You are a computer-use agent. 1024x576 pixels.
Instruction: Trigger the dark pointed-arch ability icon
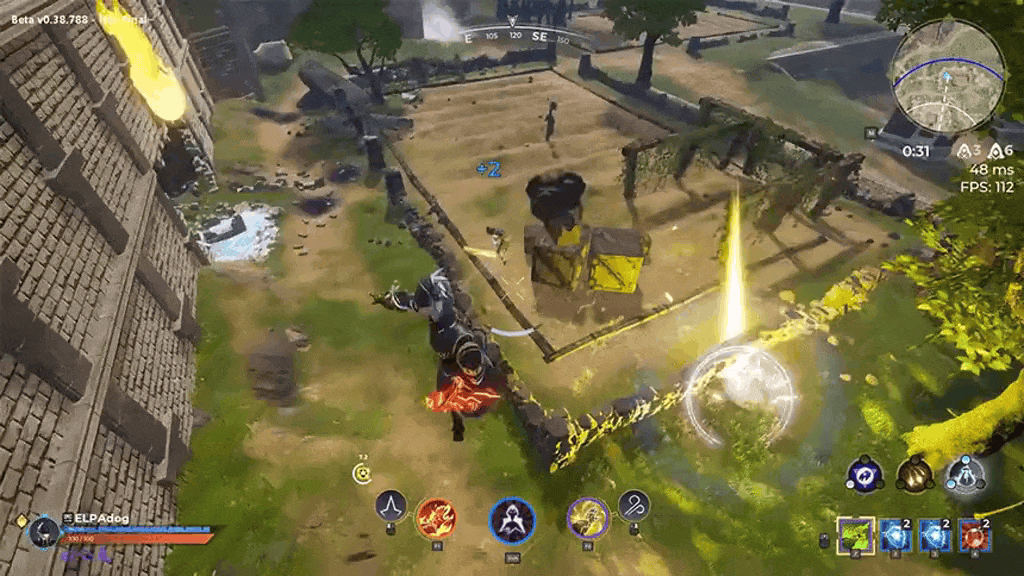tap(390, 506)
